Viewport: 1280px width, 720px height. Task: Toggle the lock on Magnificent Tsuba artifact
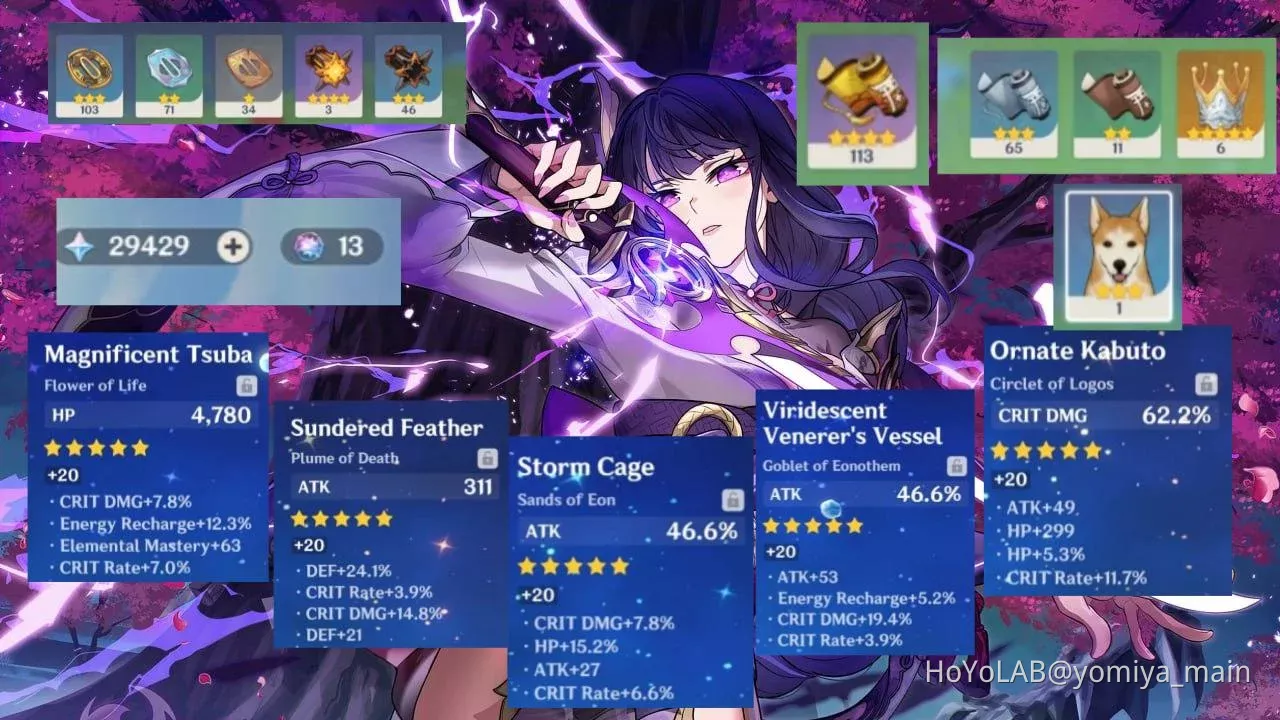pyautogui.click(x=248, y=388)
